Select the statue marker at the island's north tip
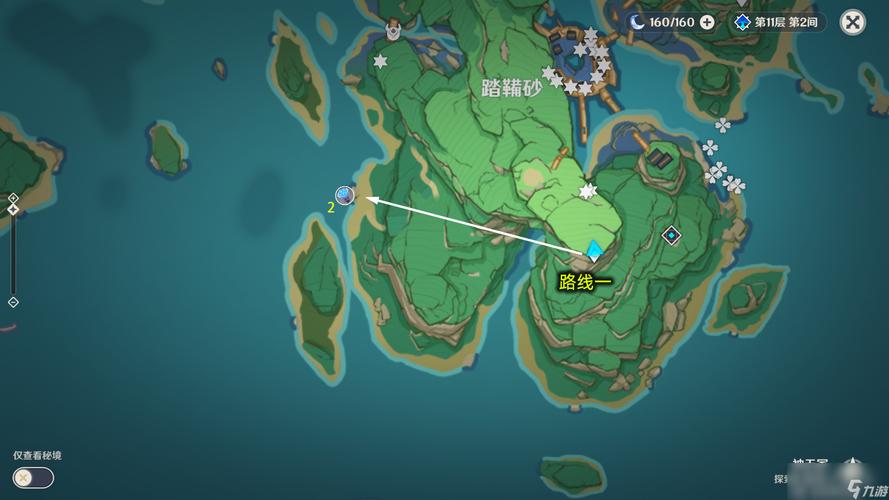The width and height of the screenshot is (889, 500). pyautogui.click(x=394, y=31)
